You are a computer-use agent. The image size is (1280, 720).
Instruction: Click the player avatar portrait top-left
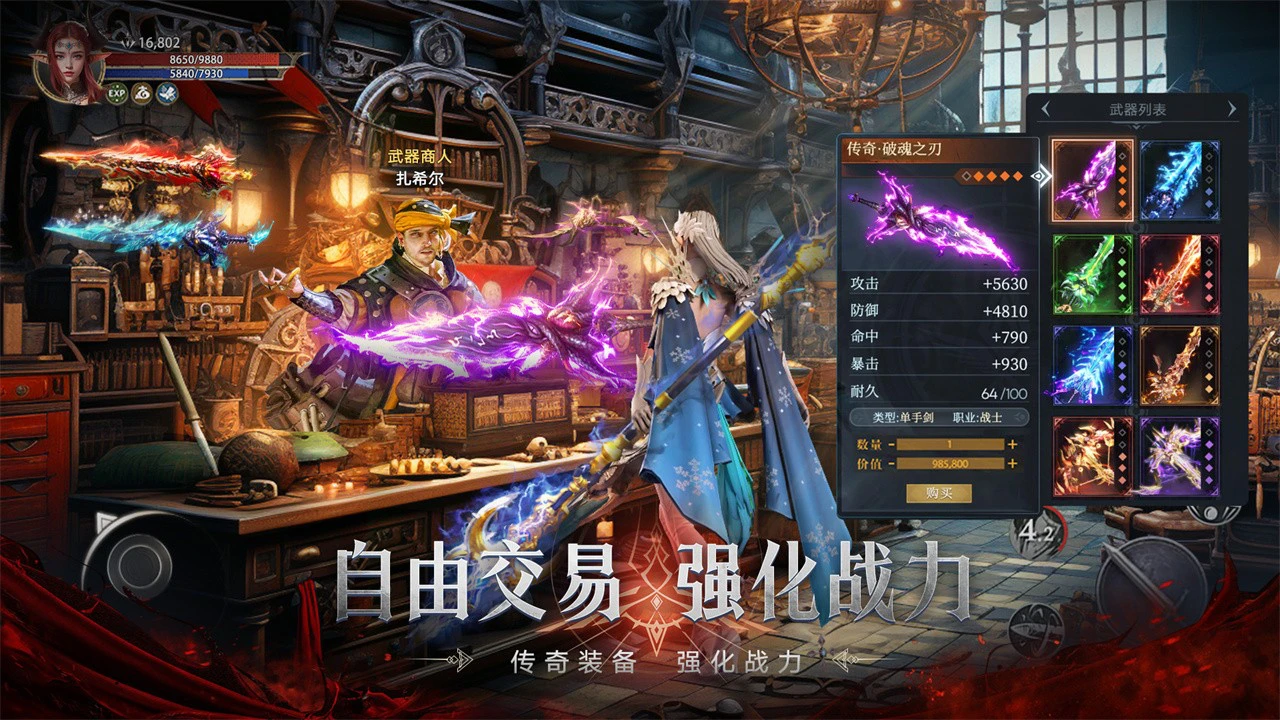click(65, 55)
